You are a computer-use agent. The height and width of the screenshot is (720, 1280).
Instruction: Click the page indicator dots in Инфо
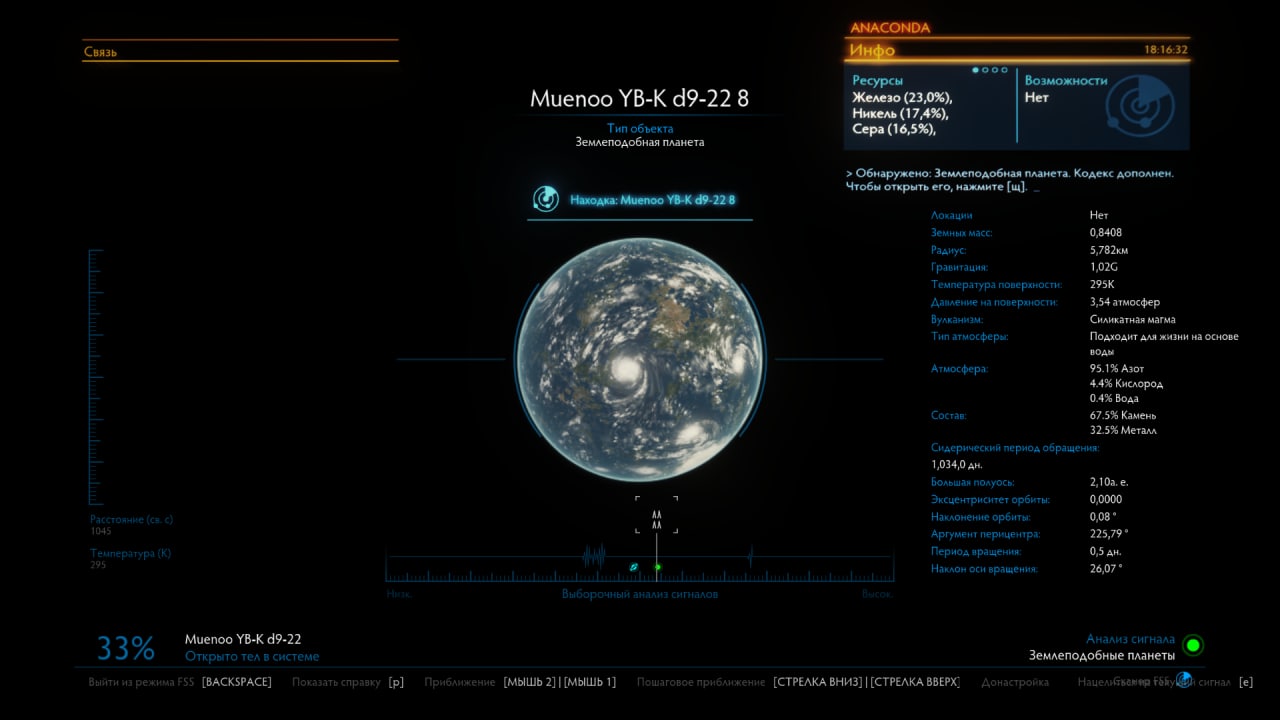(990, 70)
